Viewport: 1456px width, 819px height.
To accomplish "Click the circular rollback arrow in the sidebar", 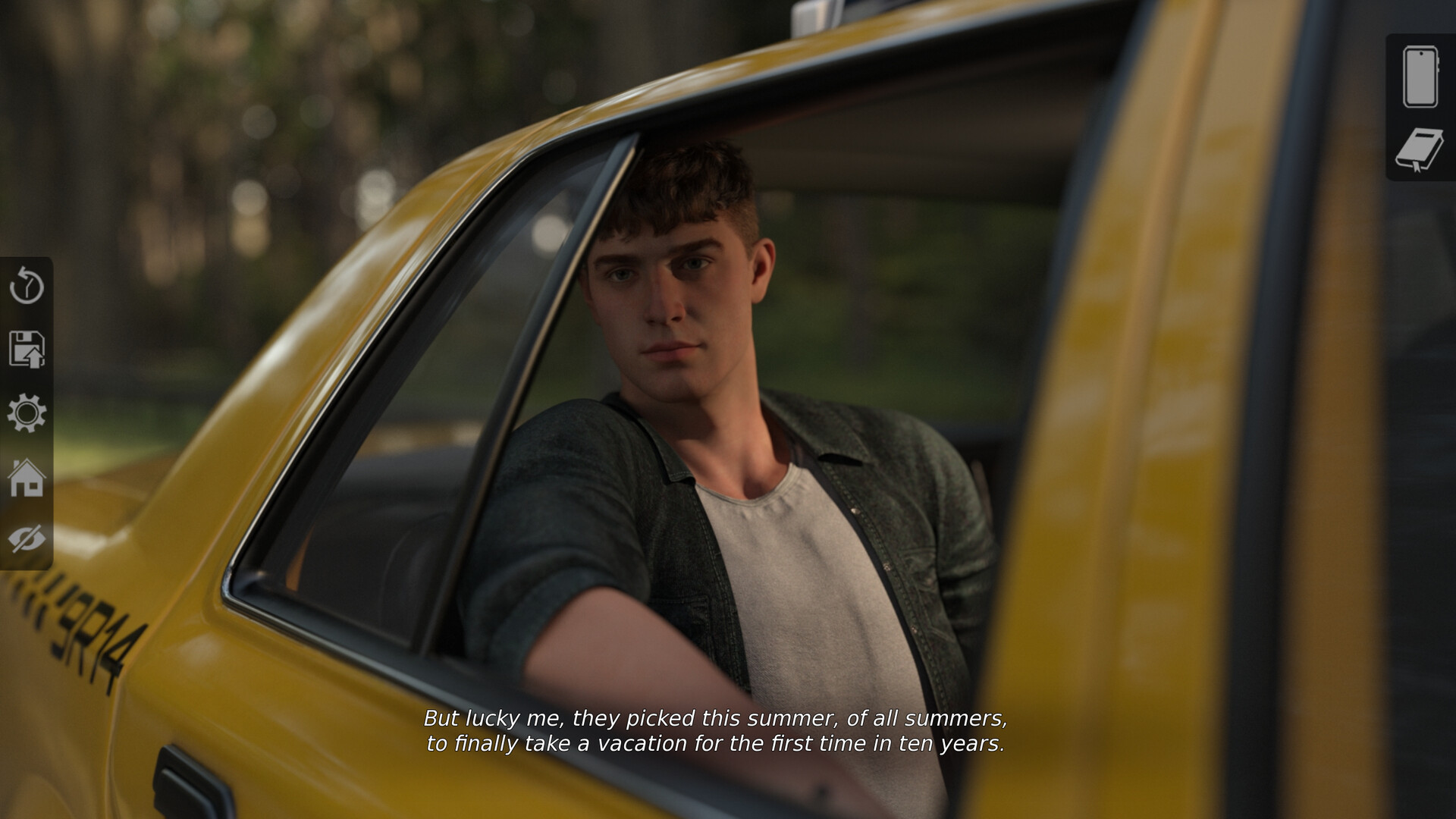I will click(25, 287).
